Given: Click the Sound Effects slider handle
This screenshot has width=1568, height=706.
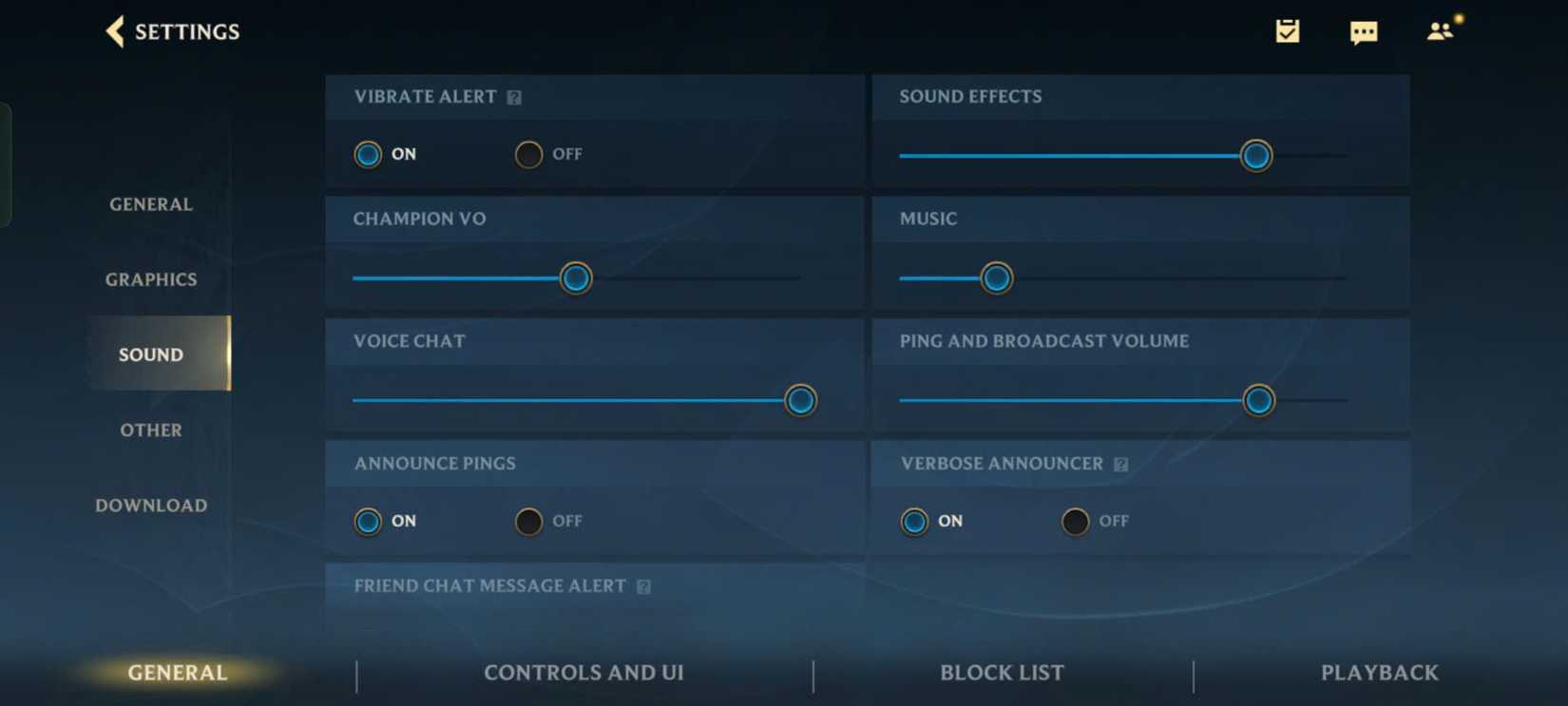Looking at the screenshot, I should click(x=1255, y=155).
